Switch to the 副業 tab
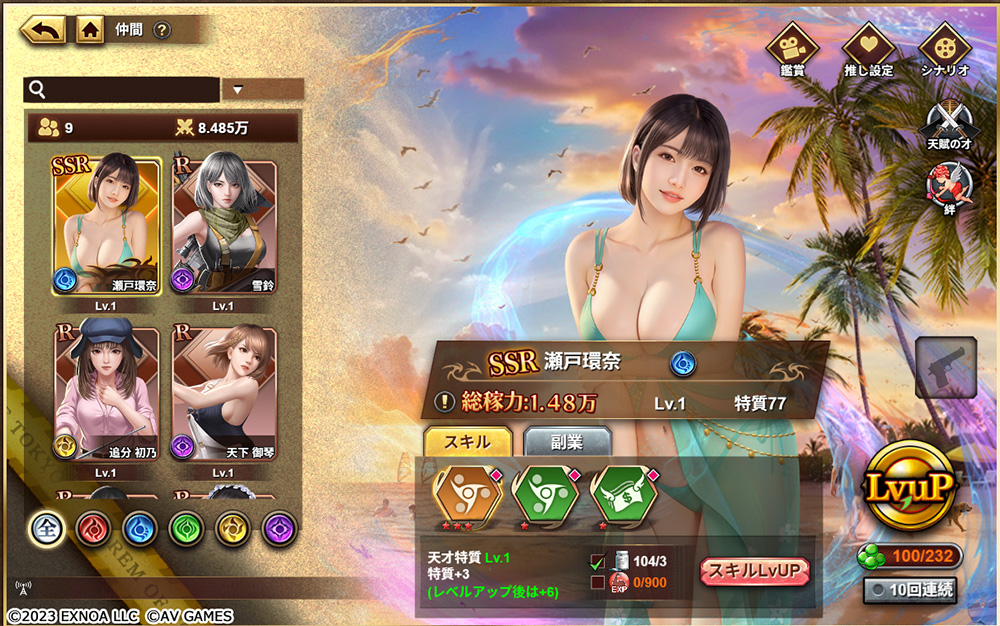 (x=553, y=440)
